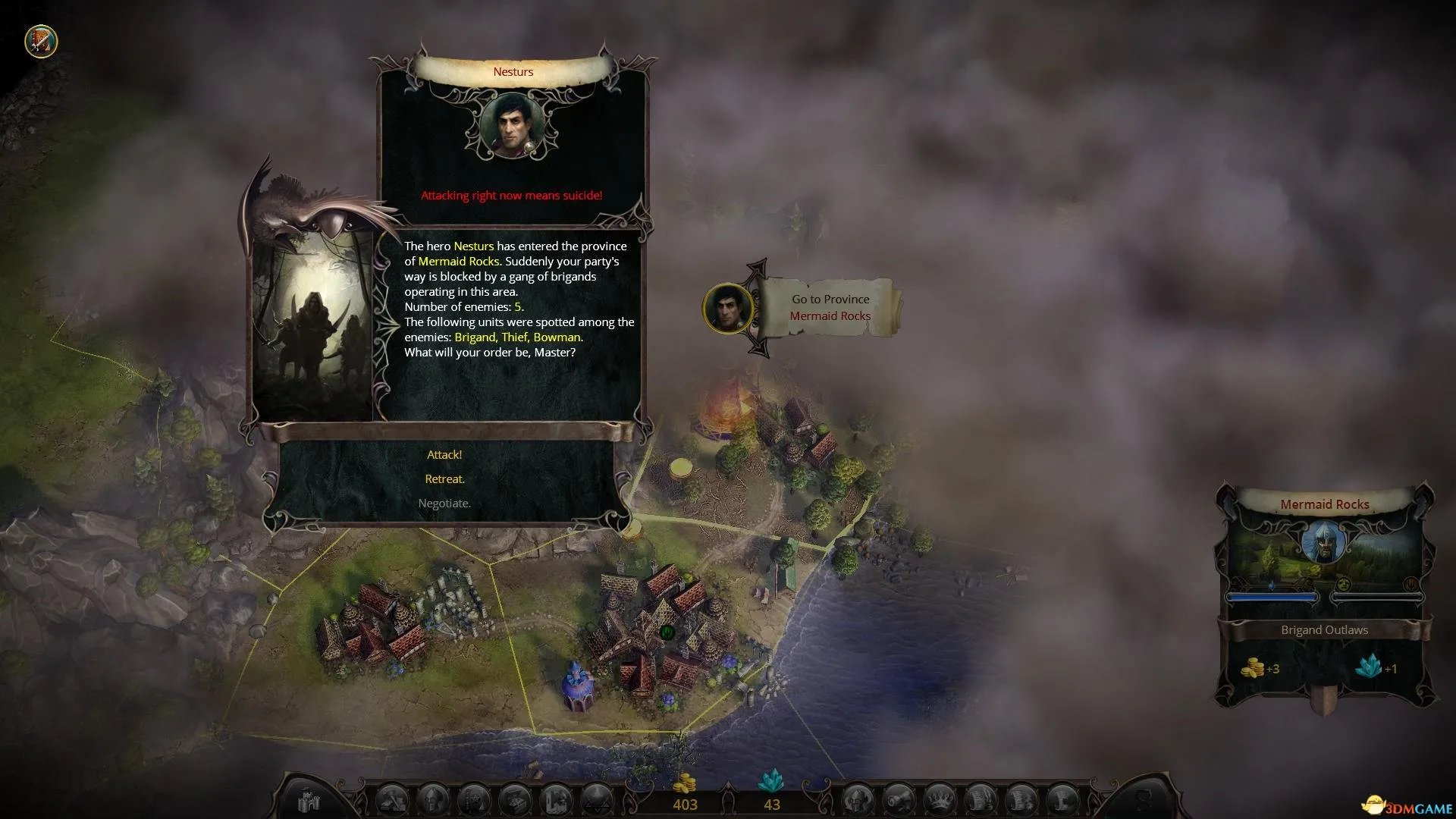The height and width of the screenshot is (819, 1456).
Task: Open the crown icon on the bottom bar
Action: click(x=940, y=801)
